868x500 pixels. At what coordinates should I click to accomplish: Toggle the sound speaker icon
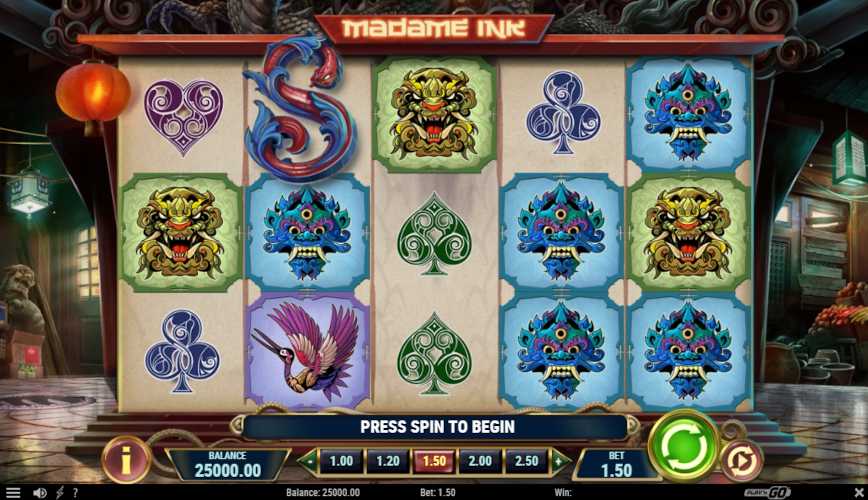(x=40, y=493)
